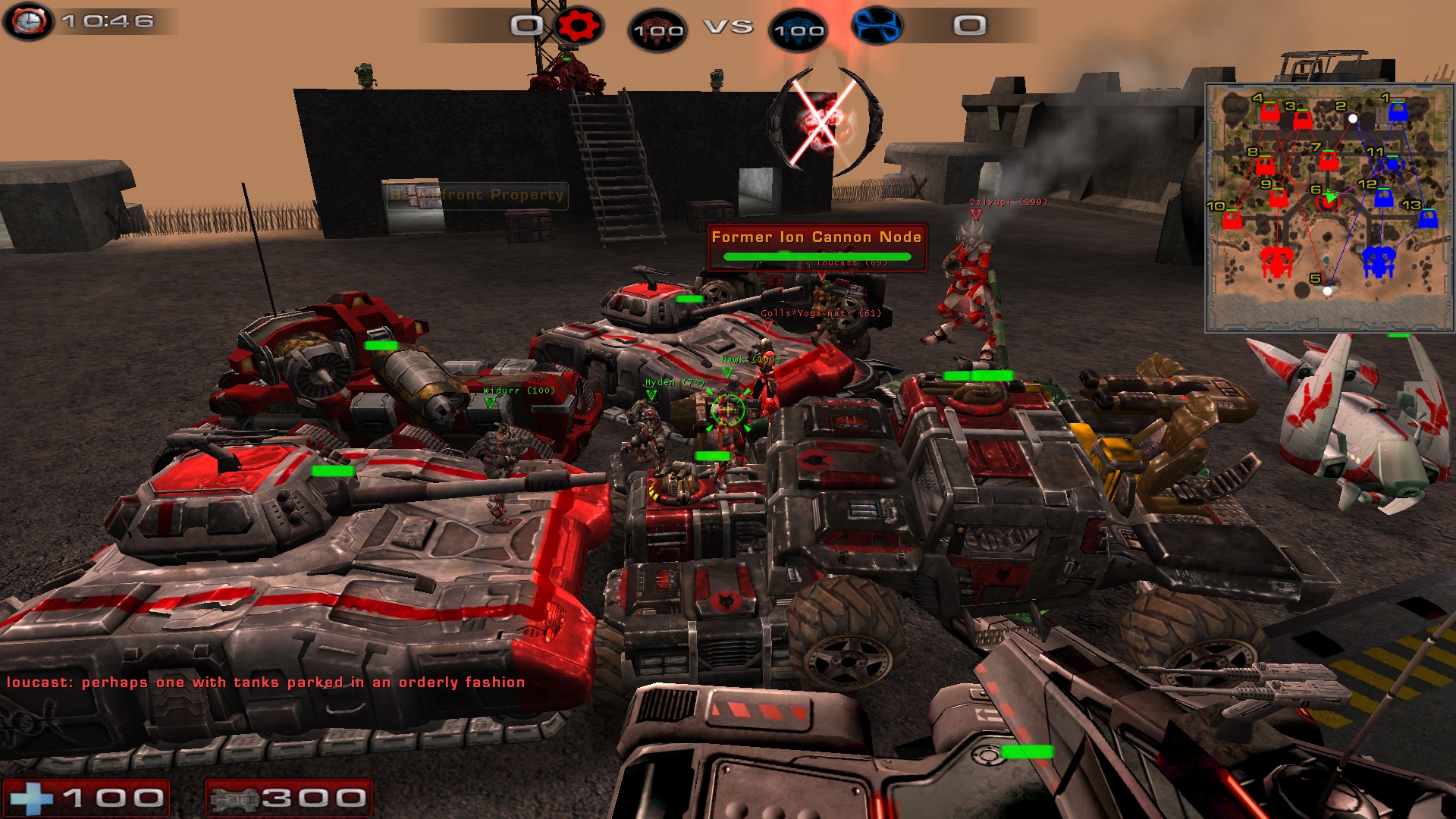Click blue circular node 11 on minimap
This screenshot has height=819, width=1456.
click(x=1392, y=165)
